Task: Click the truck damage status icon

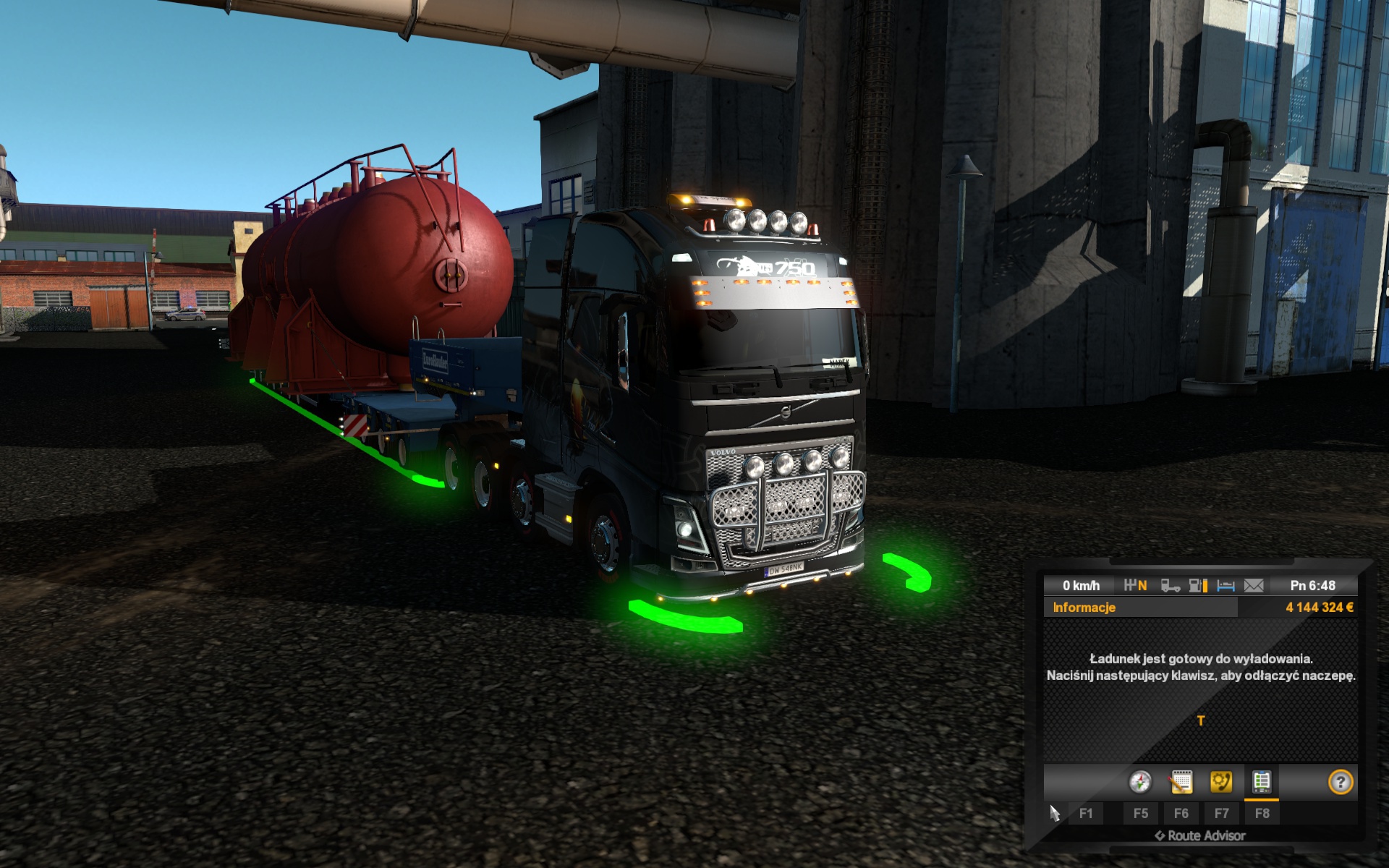Action: tap(1170, 585)
